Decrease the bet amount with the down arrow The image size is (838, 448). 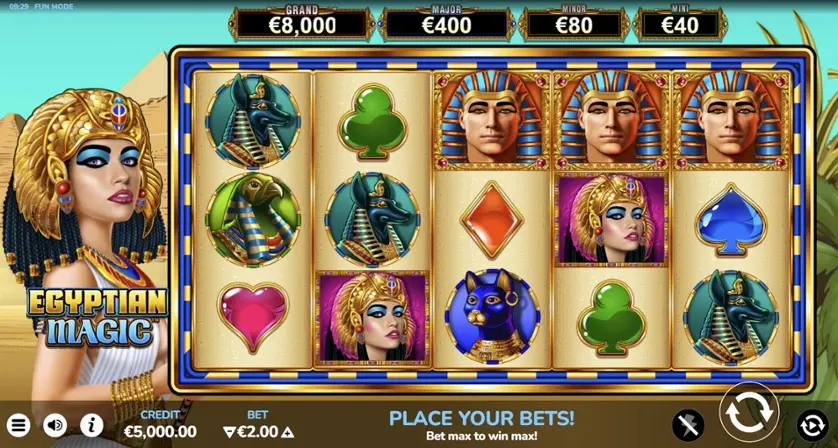pos(229,432)
